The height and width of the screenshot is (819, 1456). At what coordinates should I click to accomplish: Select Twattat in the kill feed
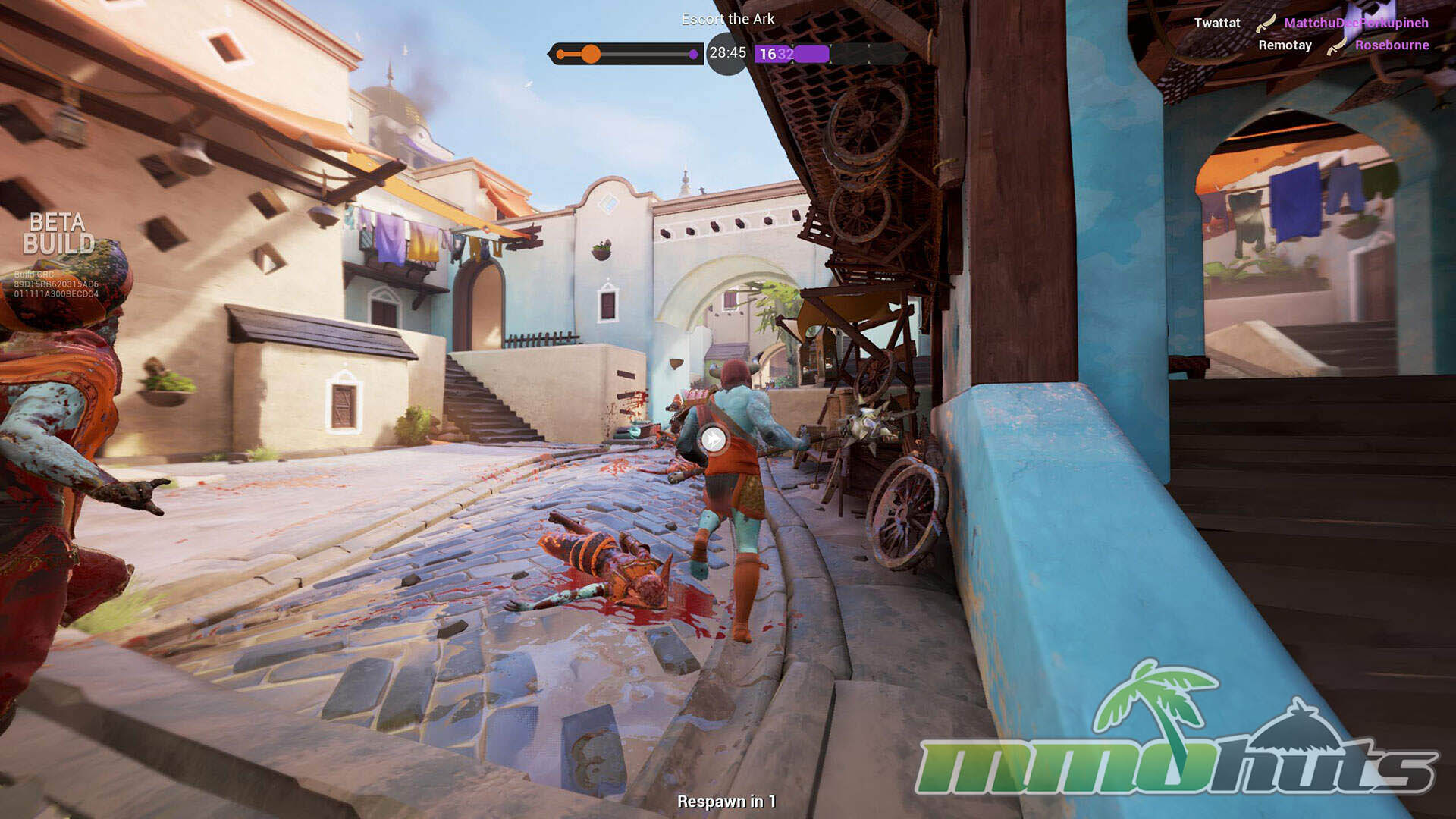[1217, 23]
